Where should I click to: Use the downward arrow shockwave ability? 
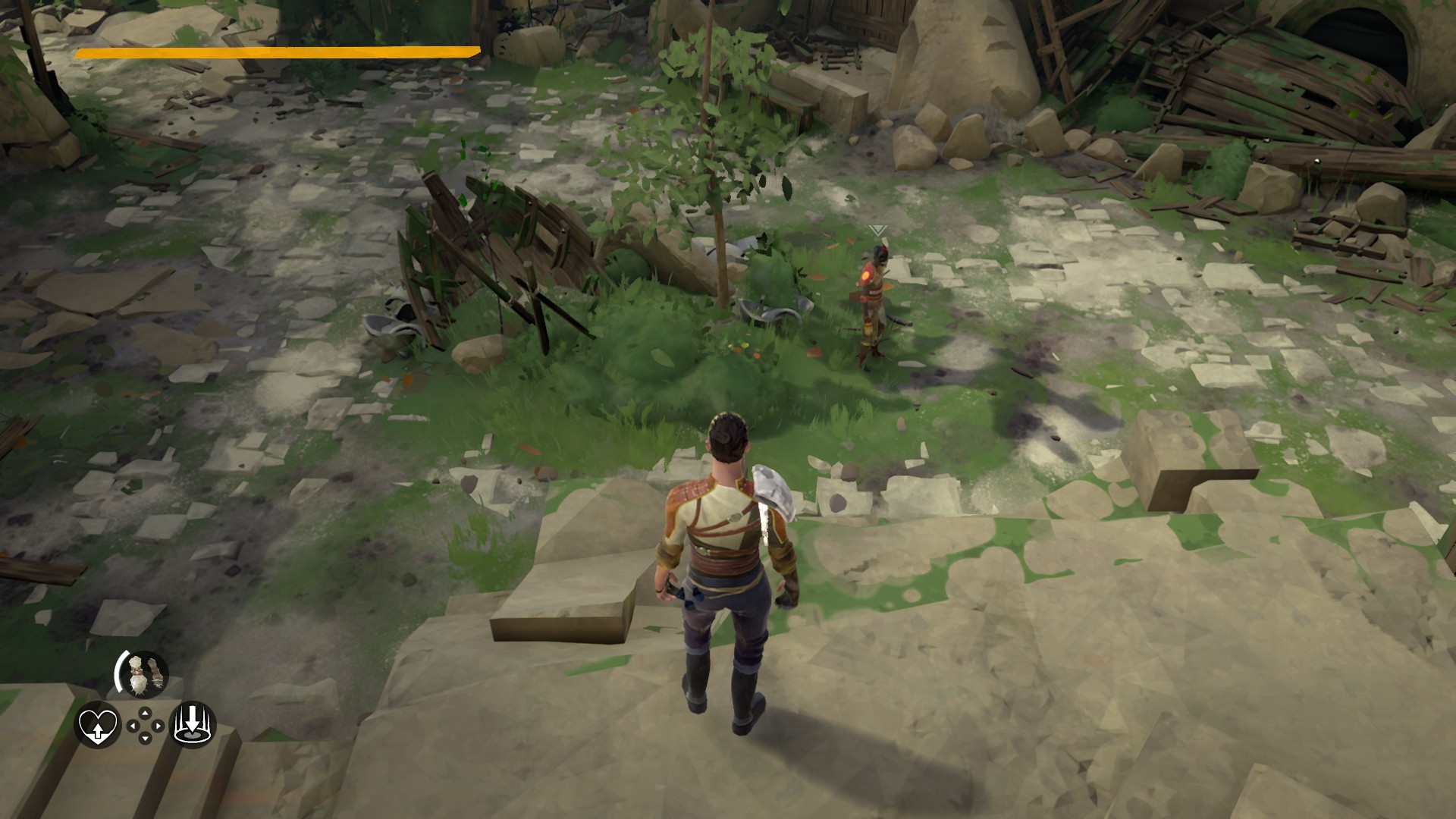(193, 724)
